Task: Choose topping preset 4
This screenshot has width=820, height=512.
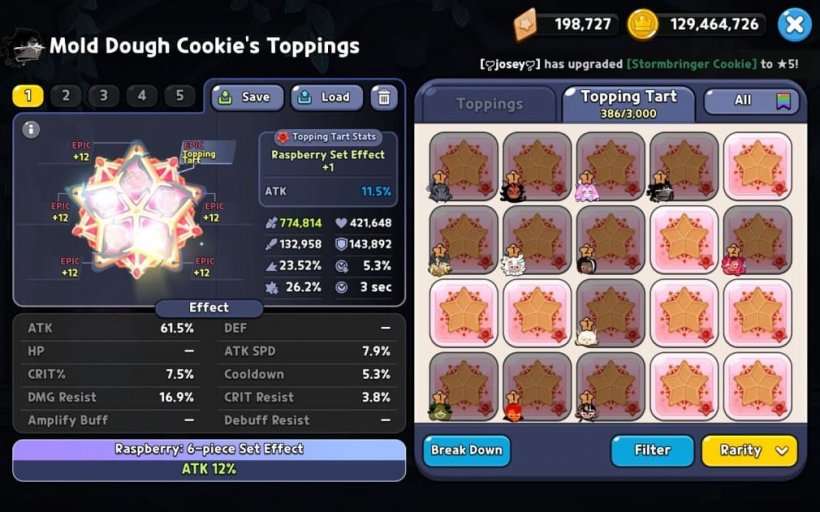Action: pos(142,96)
